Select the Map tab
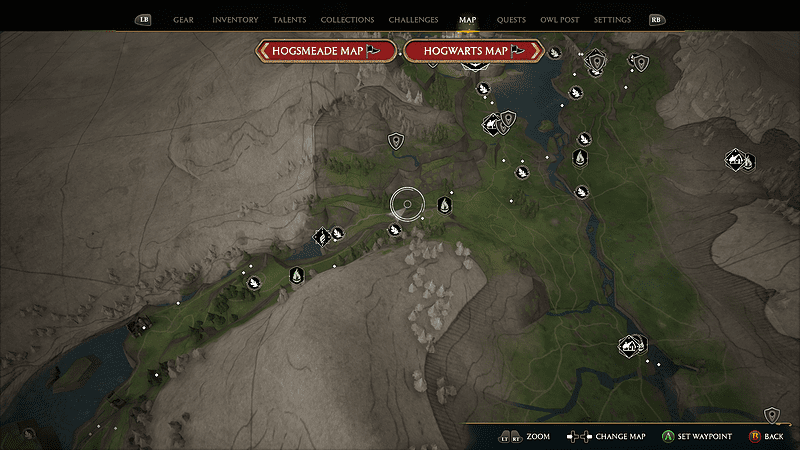 (468, 20)
